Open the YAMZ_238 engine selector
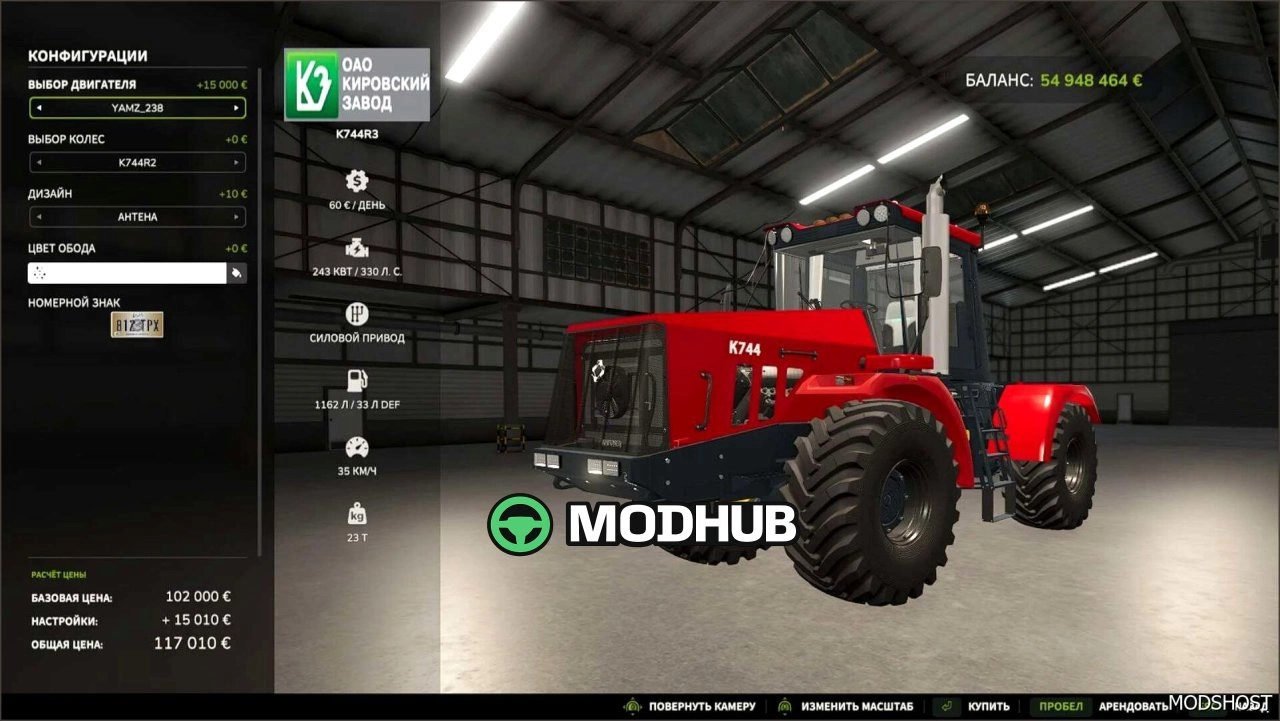The width and height of the screenshot is (1280, 721). coord(137,107)
